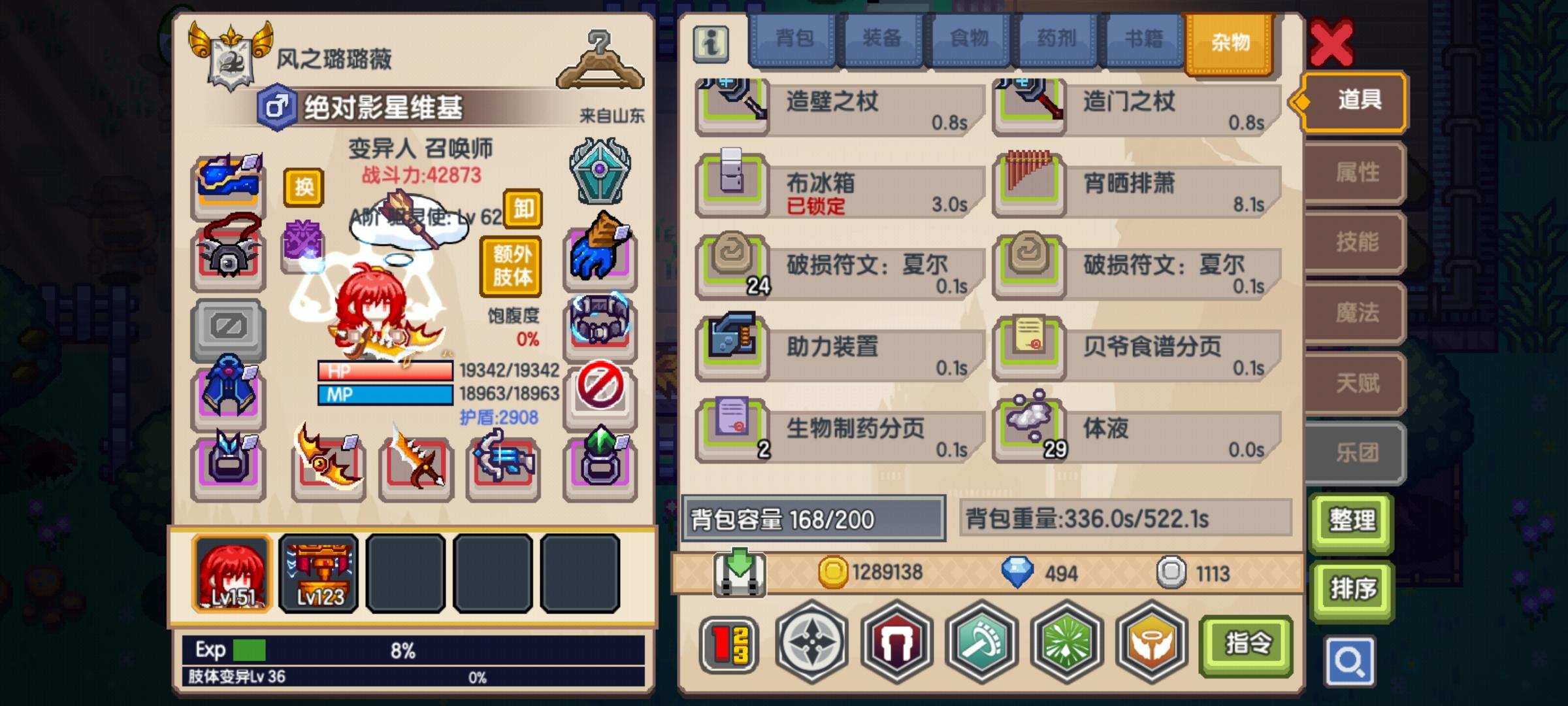Click the compass hexagon icon
The height and width of the screenshot is (706, 1568).
(x=810, y=643)
